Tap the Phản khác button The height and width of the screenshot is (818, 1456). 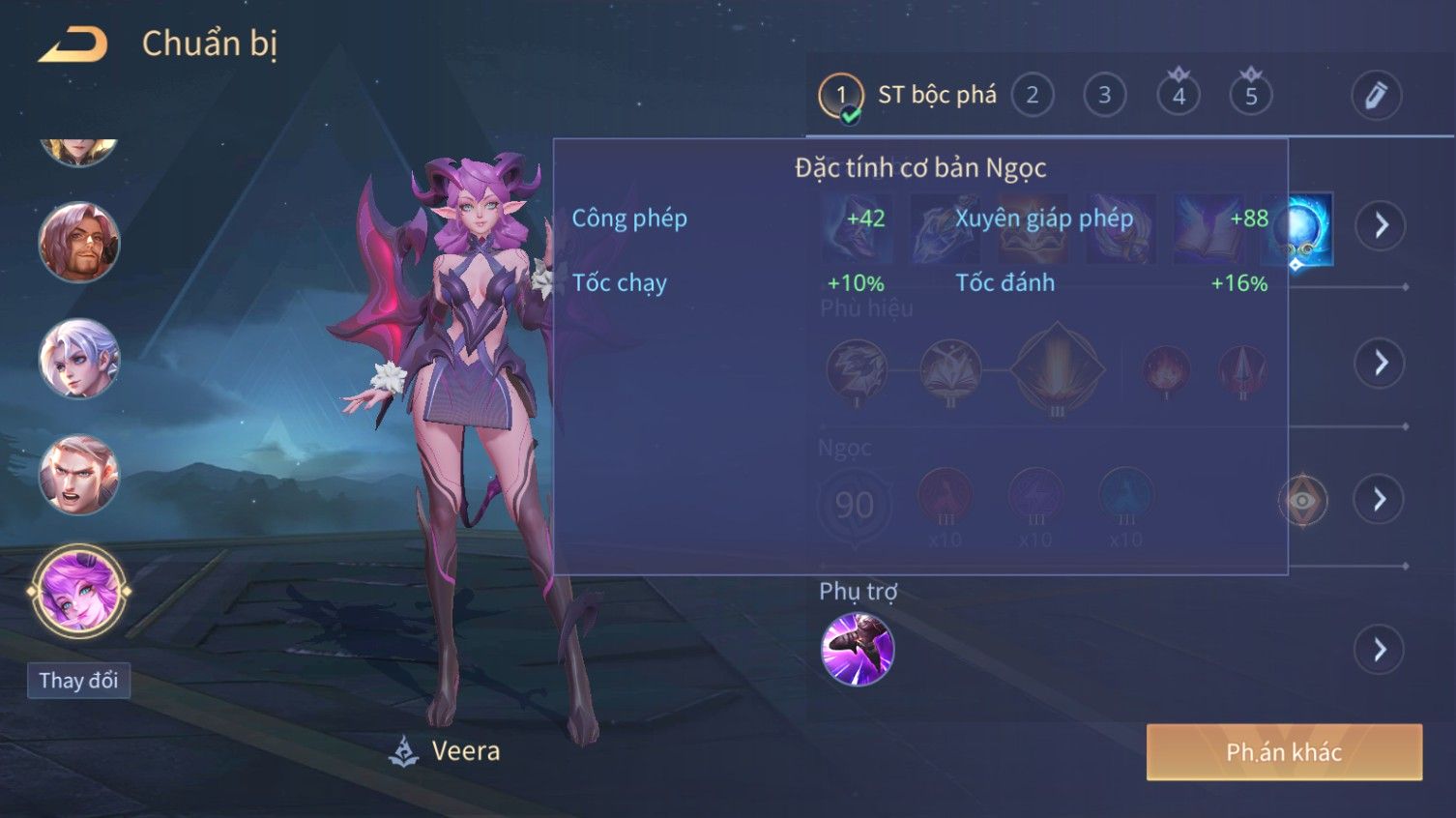(x=1284, y=752)
